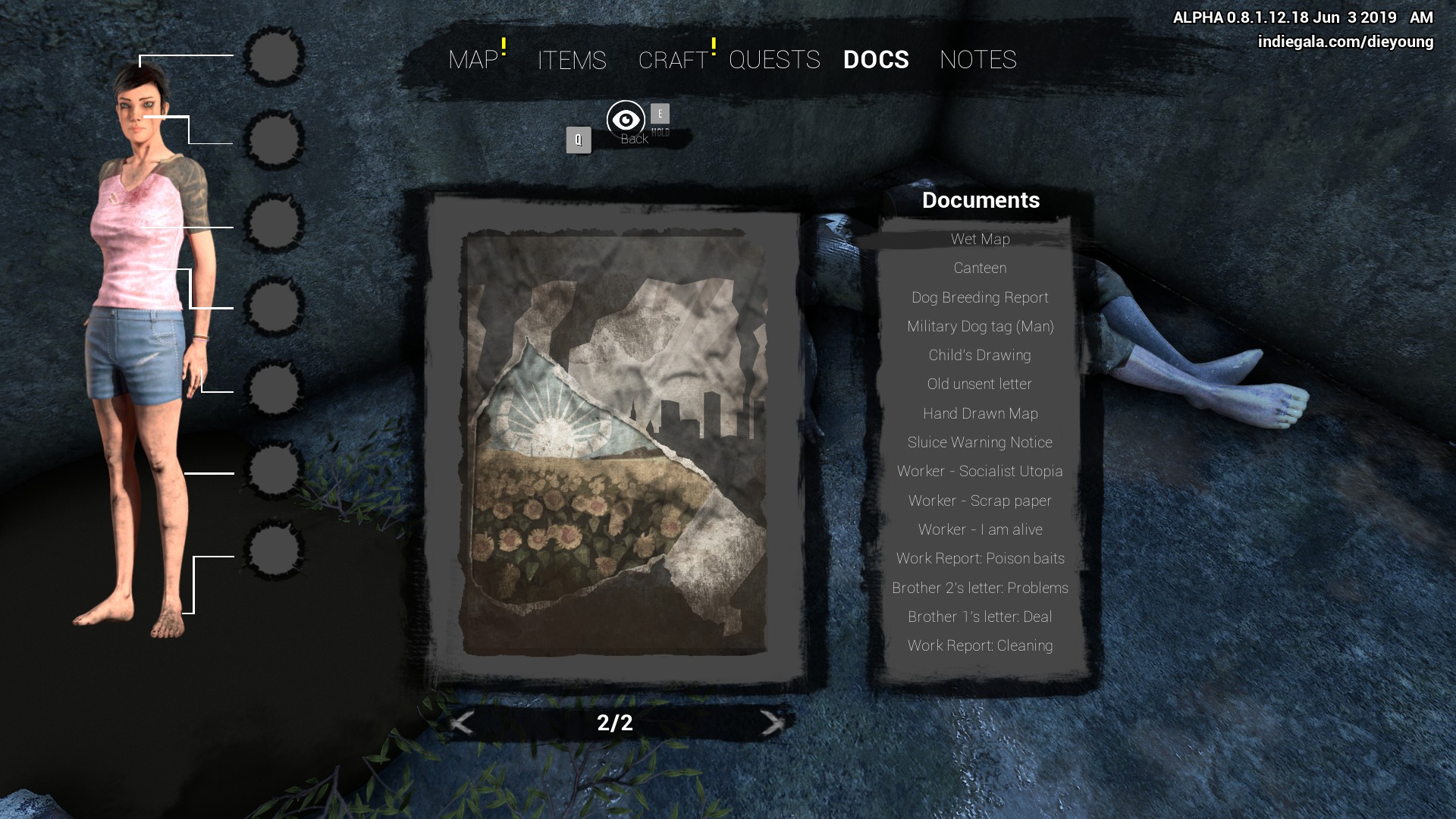View the Child's Drawing document
The height and width of the screenshot is (819, 1456).
[x=980, y=356]
